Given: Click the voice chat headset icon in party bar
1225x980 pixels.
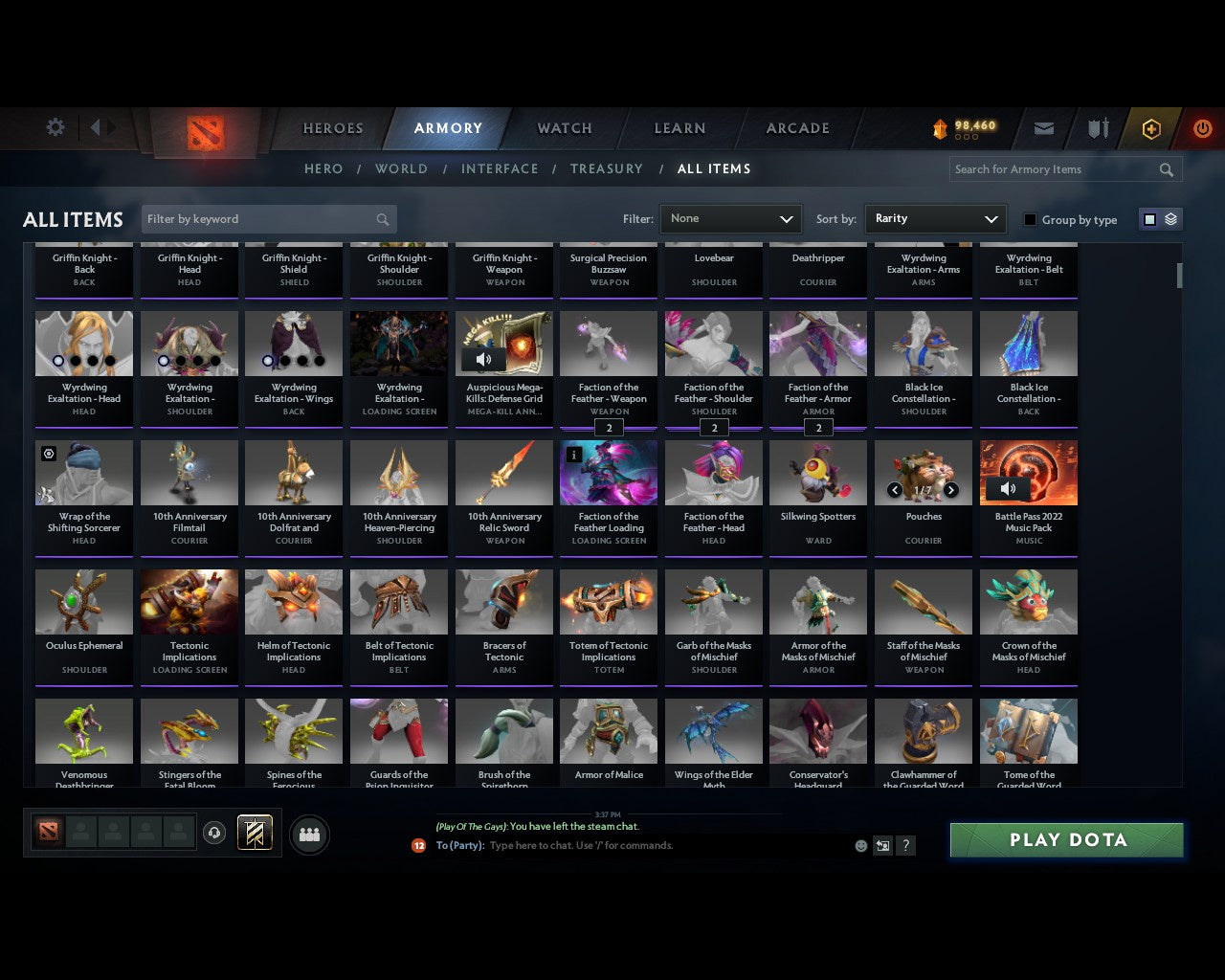Looking at the screenshot, I should click(x=215, y=833).
